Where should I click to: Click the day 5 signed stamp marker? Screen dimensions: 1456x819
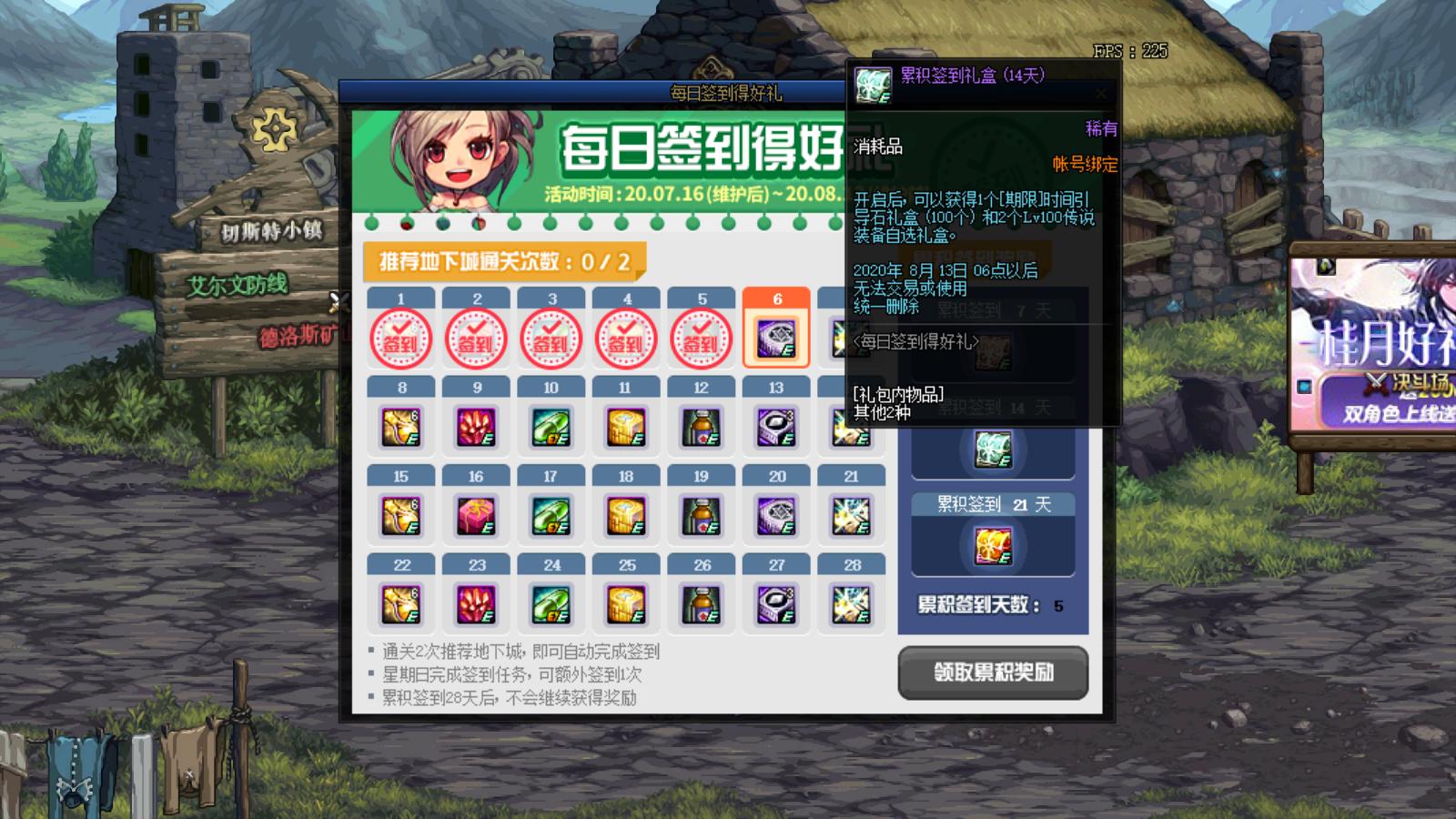coord(700,337)
